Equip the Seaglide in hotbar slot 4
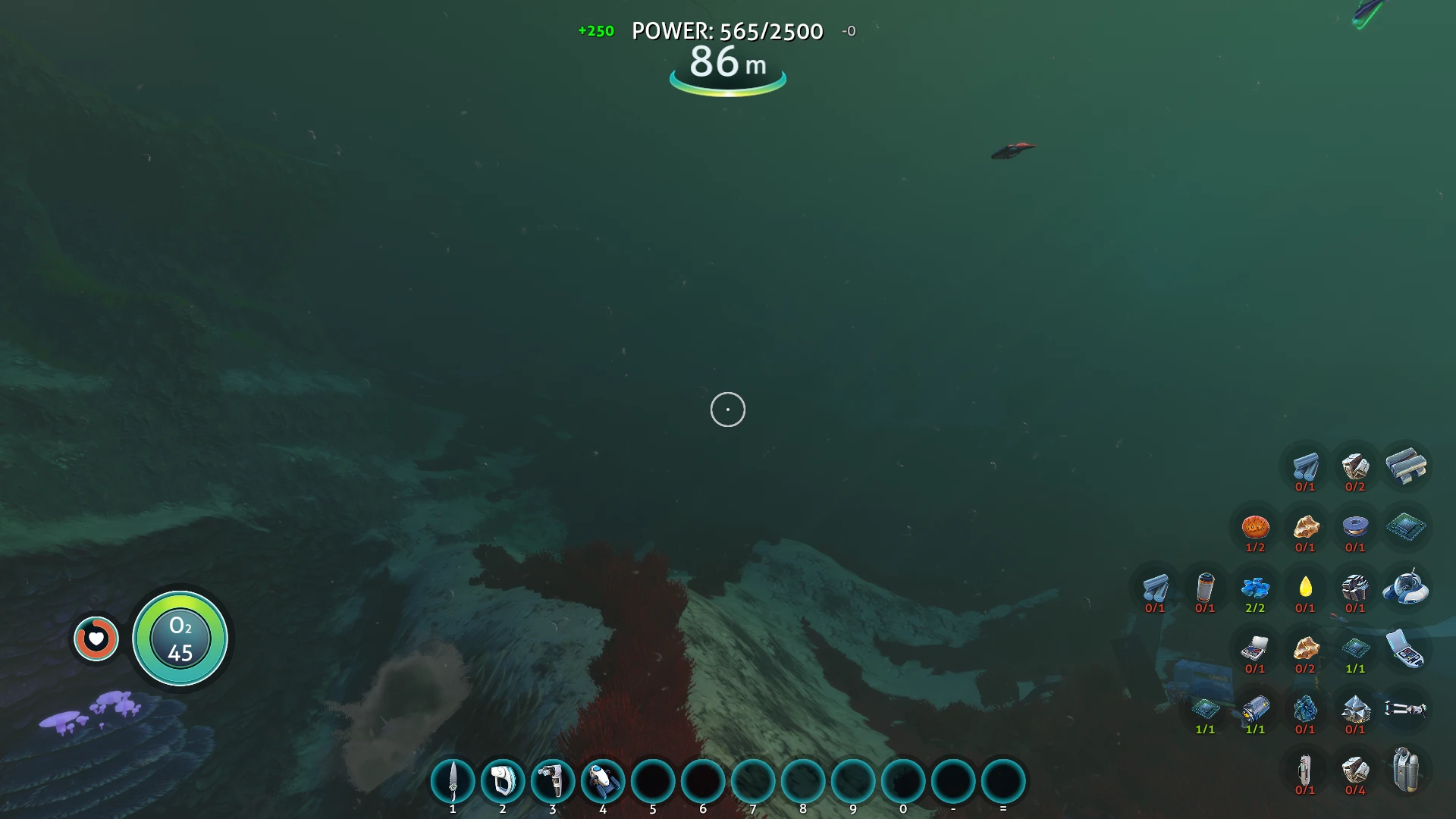1456x819 pixels. coord(602,782)
